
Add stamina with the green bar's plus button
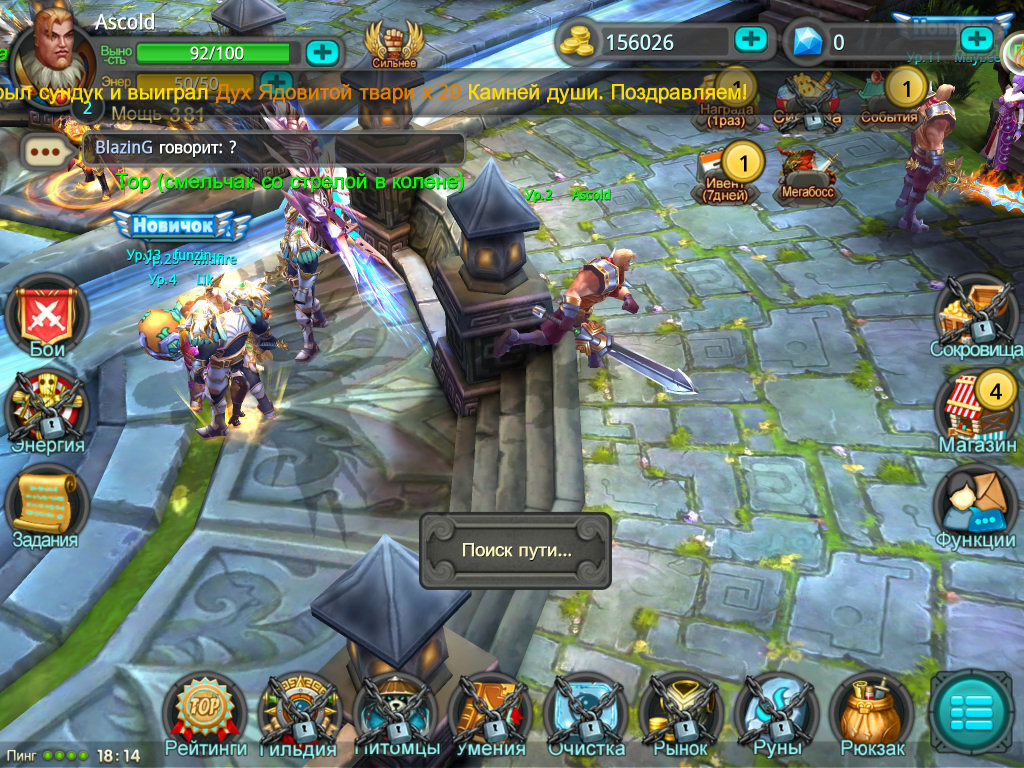coord(322,52)
